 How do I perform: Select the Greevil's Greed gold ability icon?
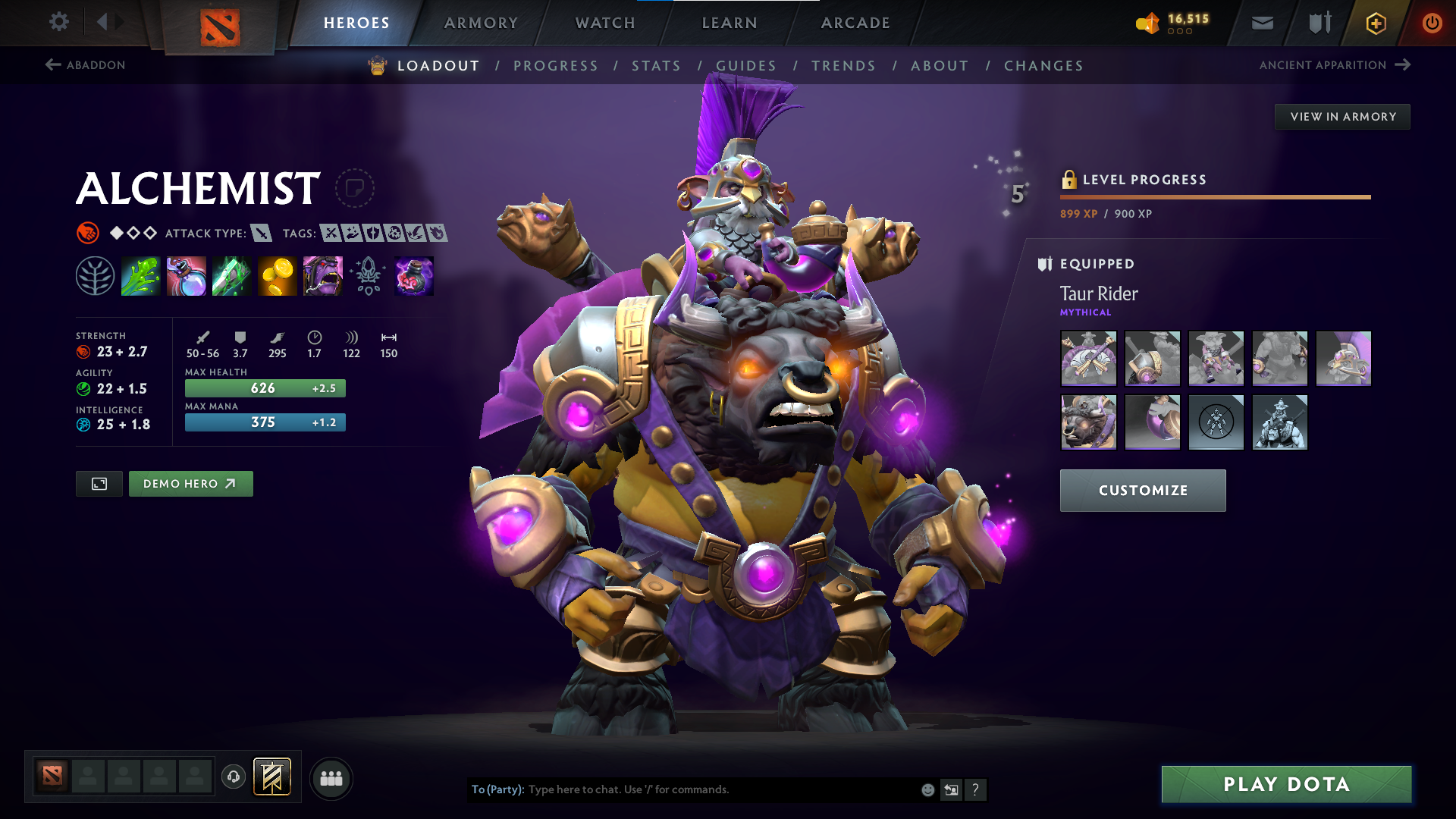278,275
